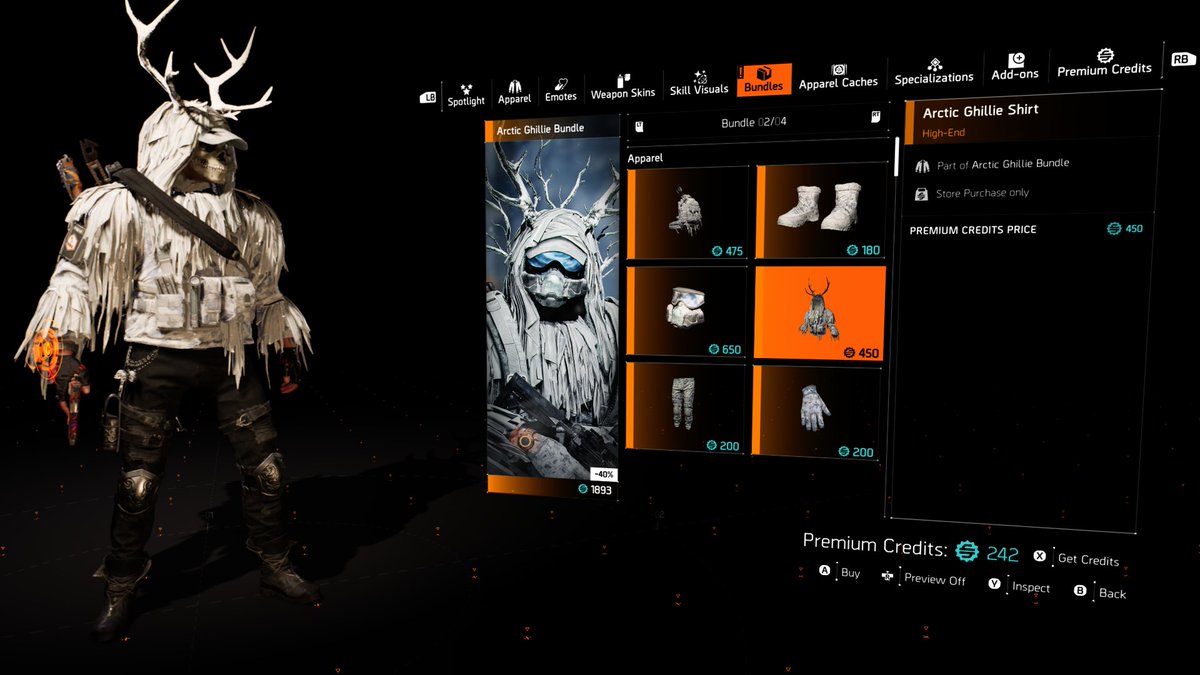Open the Apparel Caches tab
This screenshot has width=1200, height=675.
pos(838,76)
